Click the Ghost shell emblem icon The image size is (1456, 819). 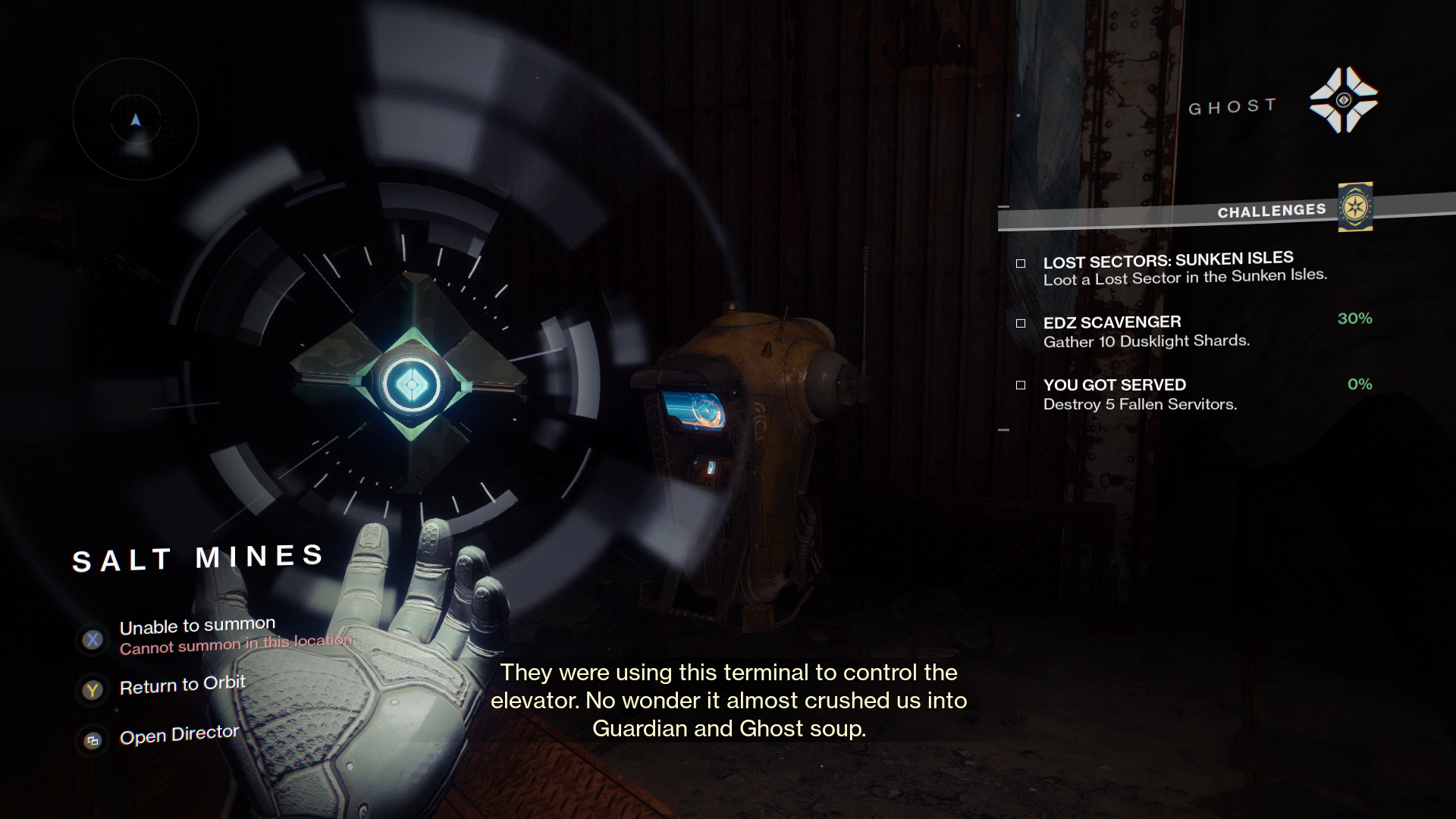(1343, 100)
